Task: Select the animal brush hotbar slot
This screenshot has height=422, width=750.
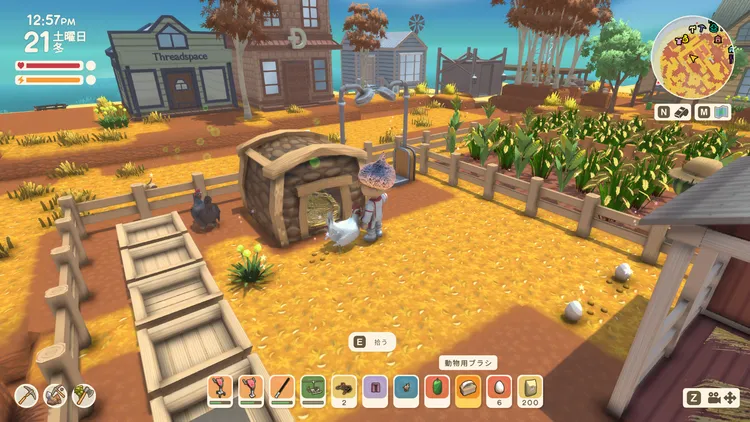Action: [x=468, y=387]
